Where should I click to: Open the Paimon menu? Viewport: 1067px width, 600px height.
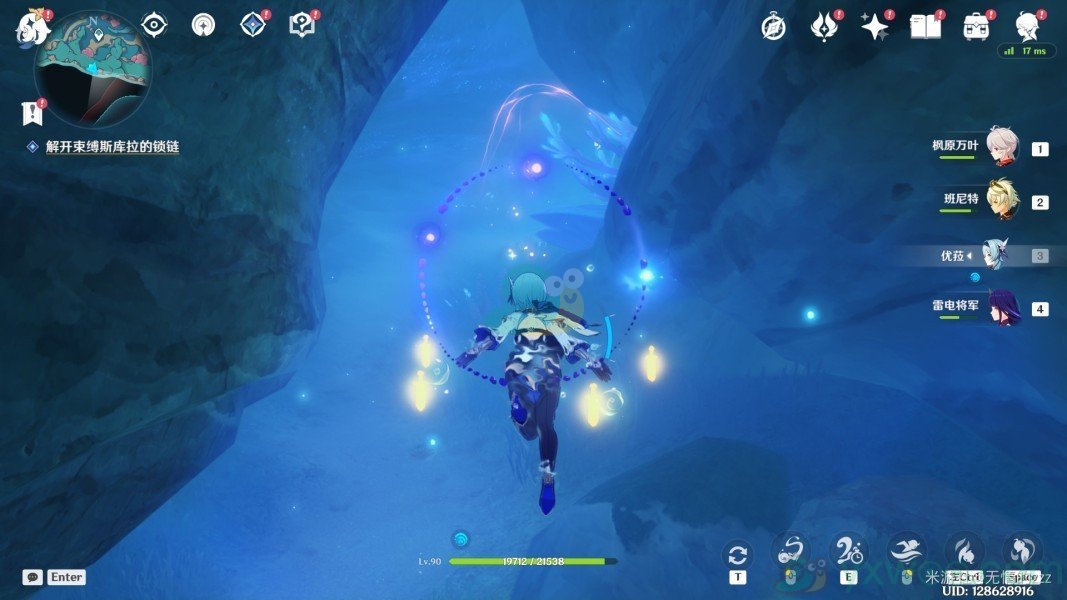point(33,28)
